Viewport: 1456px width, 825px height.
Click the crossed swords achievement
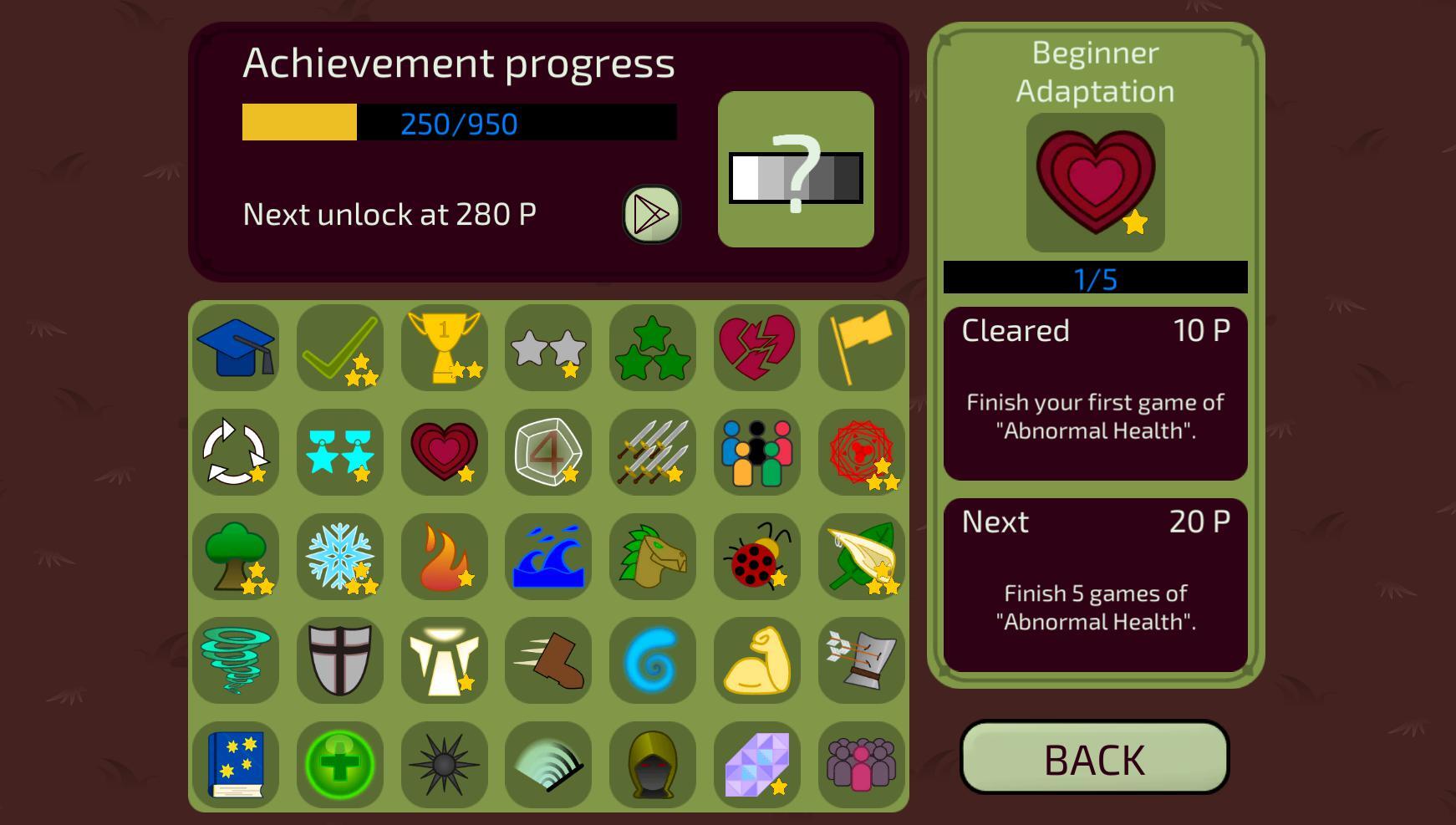coord(652,454)
